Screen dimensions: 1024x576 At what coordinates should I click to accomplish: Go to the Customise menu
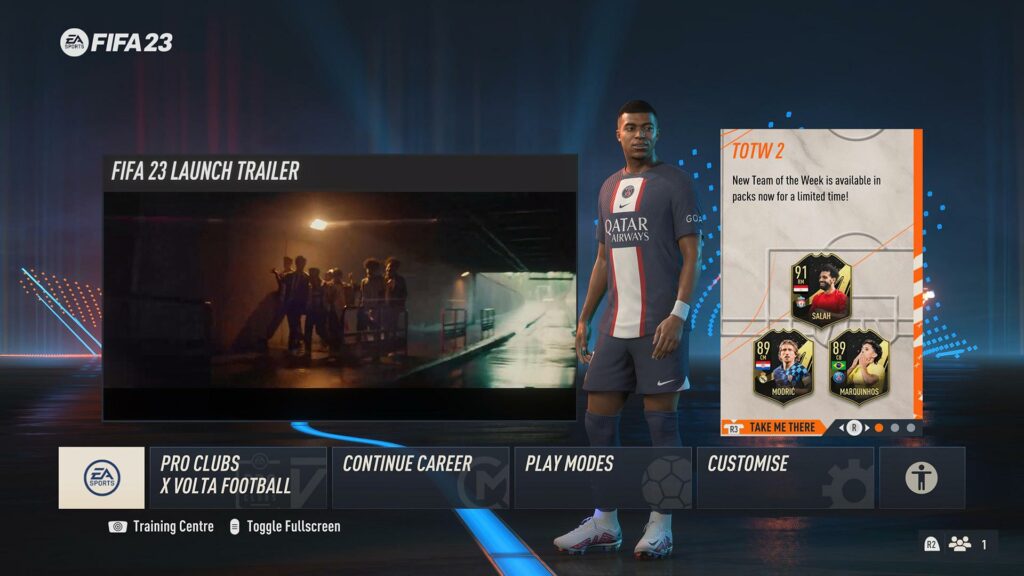[x=785, y=477]
